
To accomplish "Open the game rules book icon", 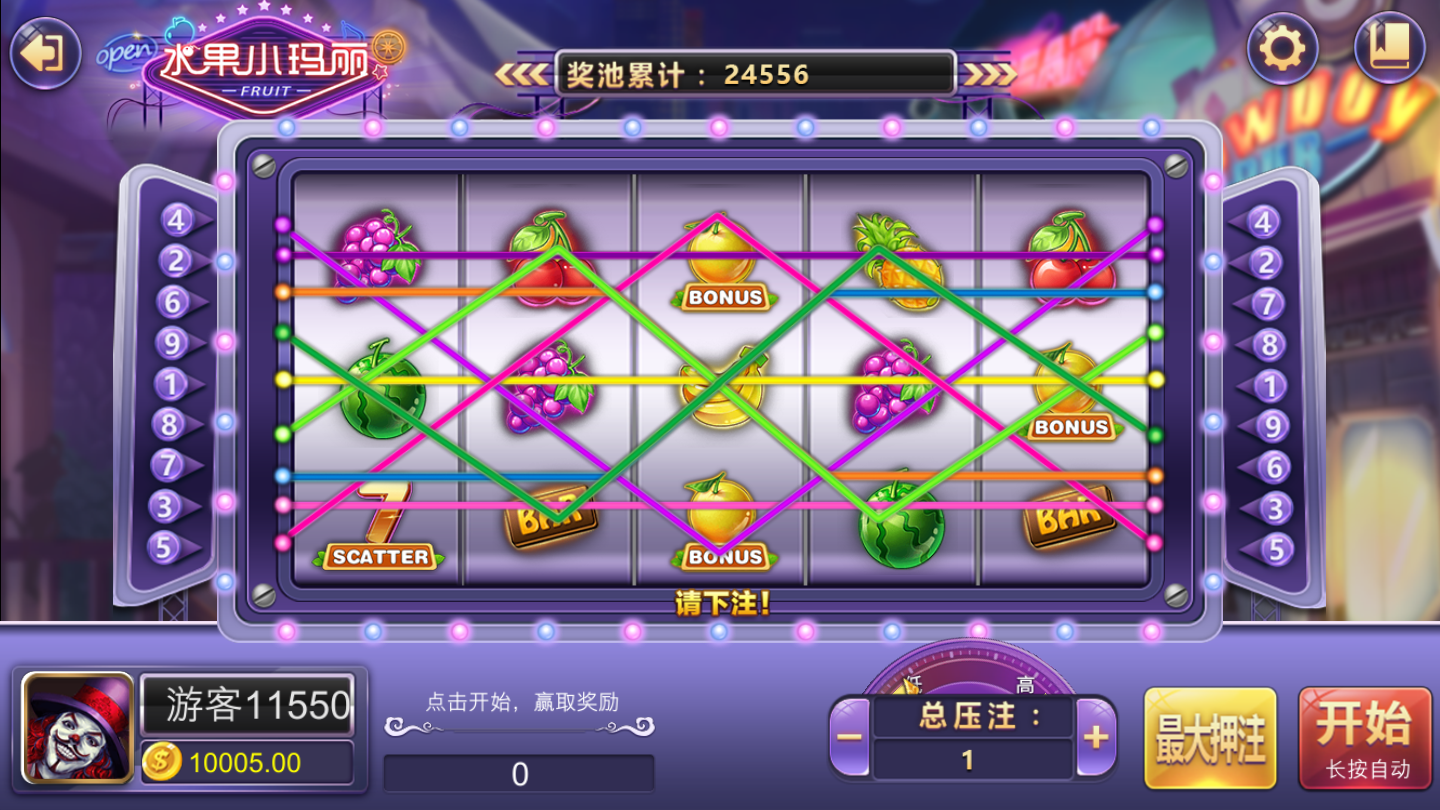I will pyautogui.click(x=1391, y=47).
